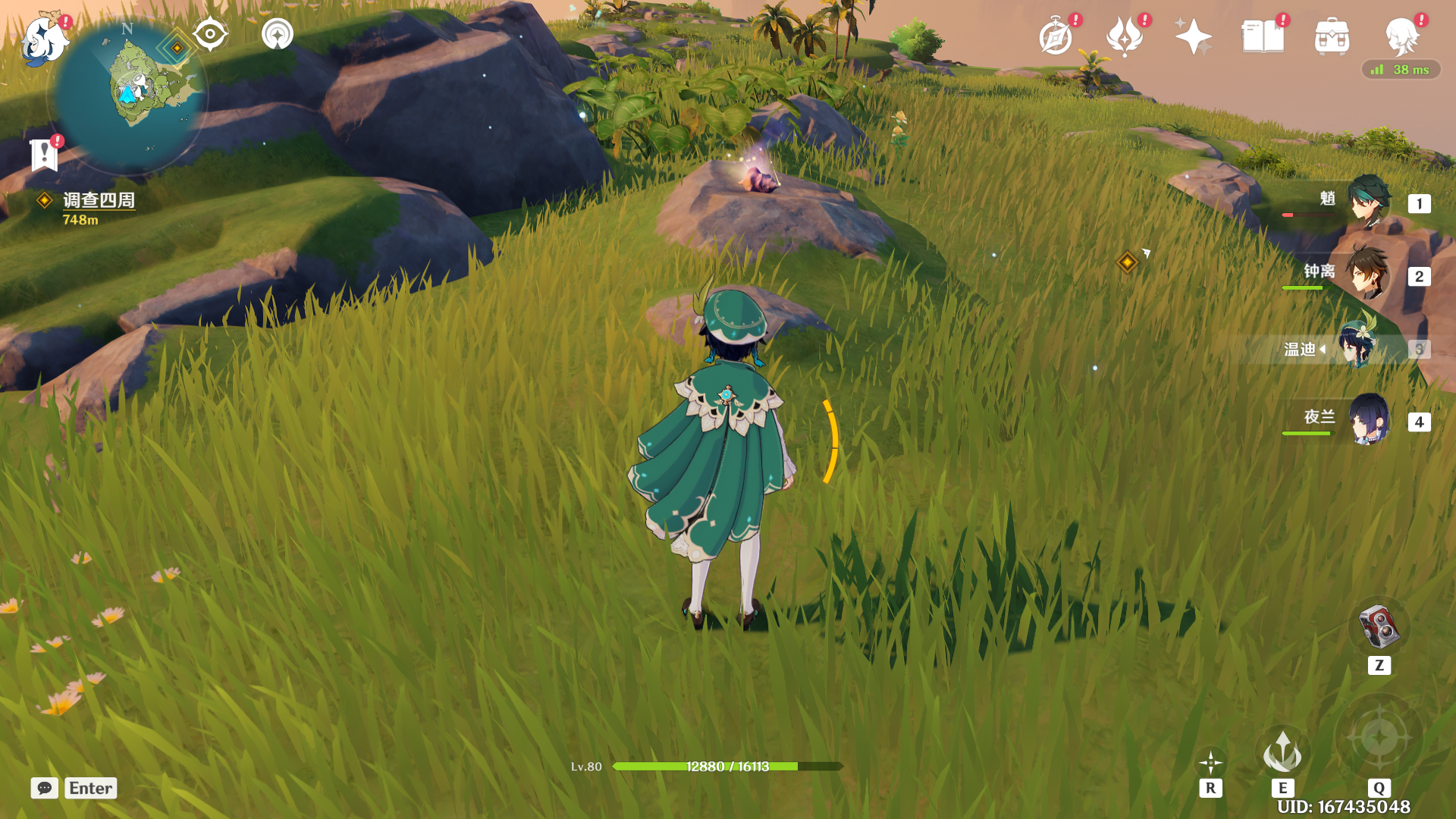Open the chat box

[45, 788]
